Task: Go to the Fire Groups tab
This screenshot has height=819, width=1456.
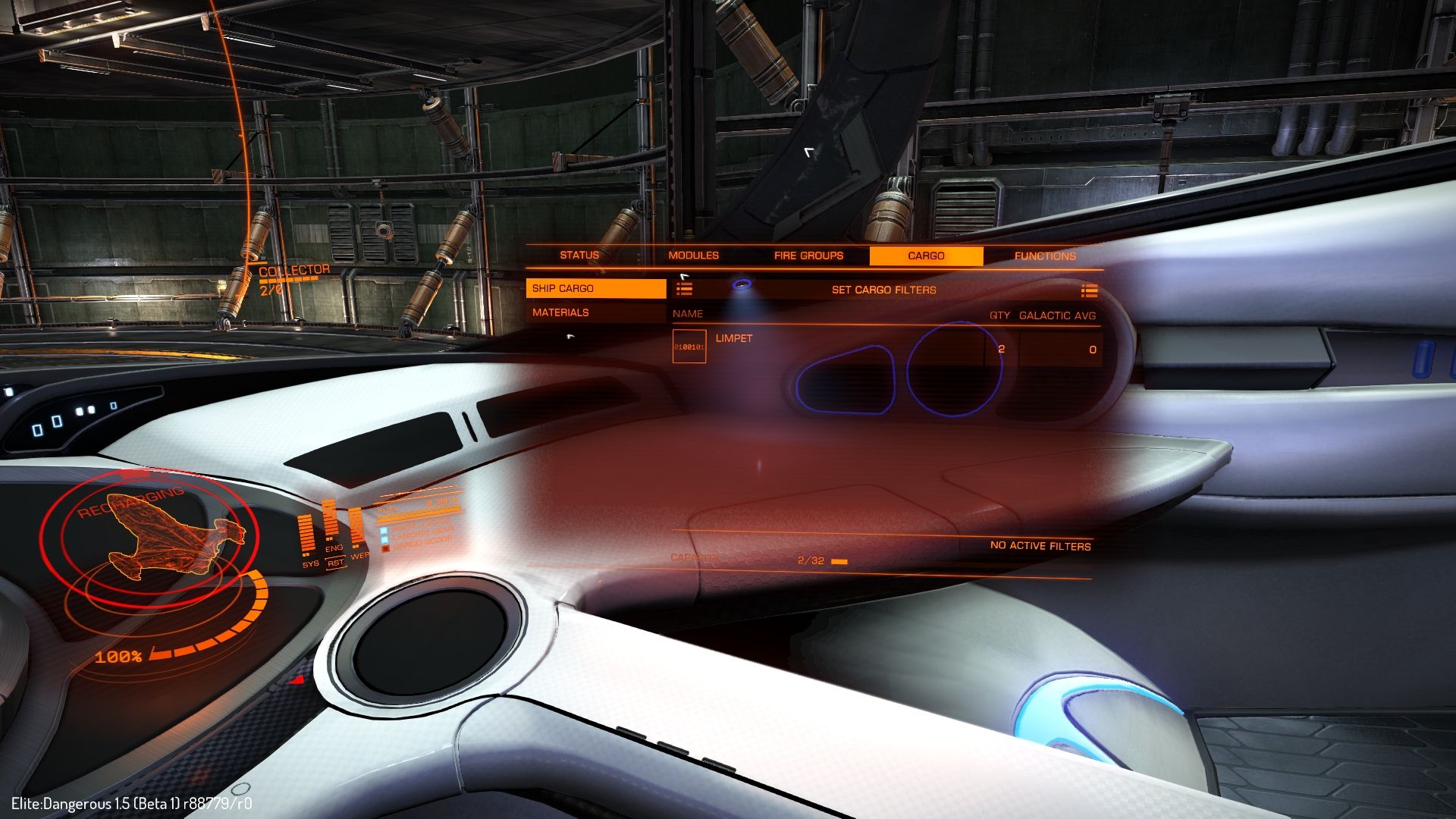Action: [808, 256]
